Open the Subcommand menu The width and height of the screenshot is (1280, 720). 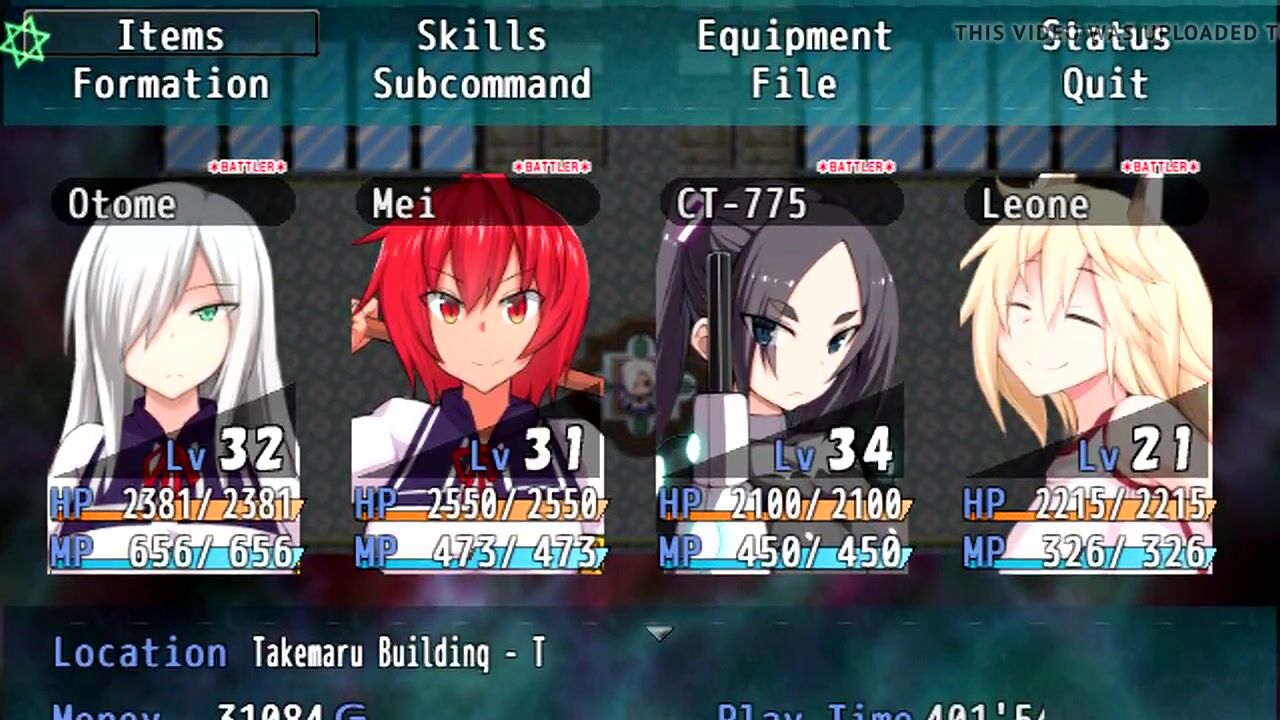click(481, 84)
